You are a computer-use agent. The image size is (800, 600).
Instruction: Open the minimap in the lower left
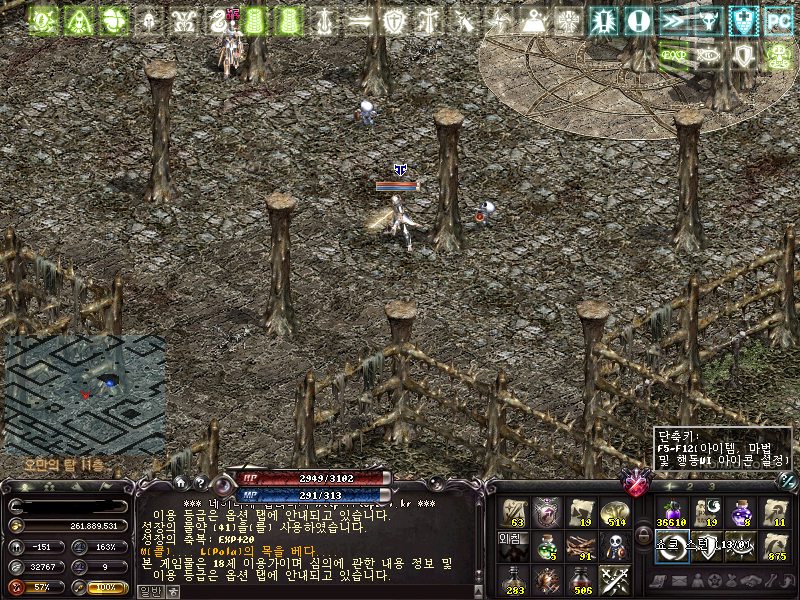click(85, 395)
